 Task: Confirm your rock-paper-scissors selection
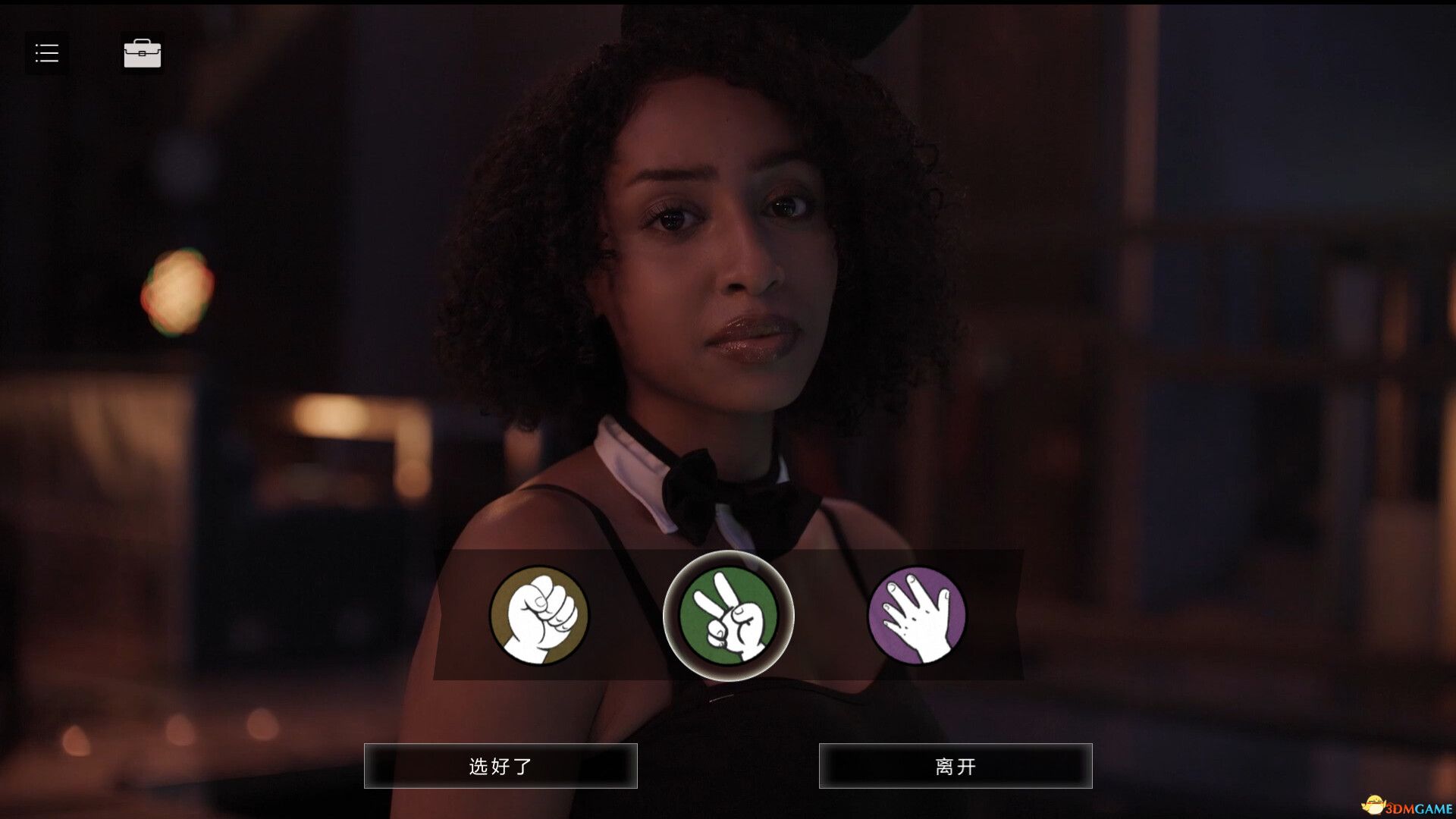pos(500,766)
